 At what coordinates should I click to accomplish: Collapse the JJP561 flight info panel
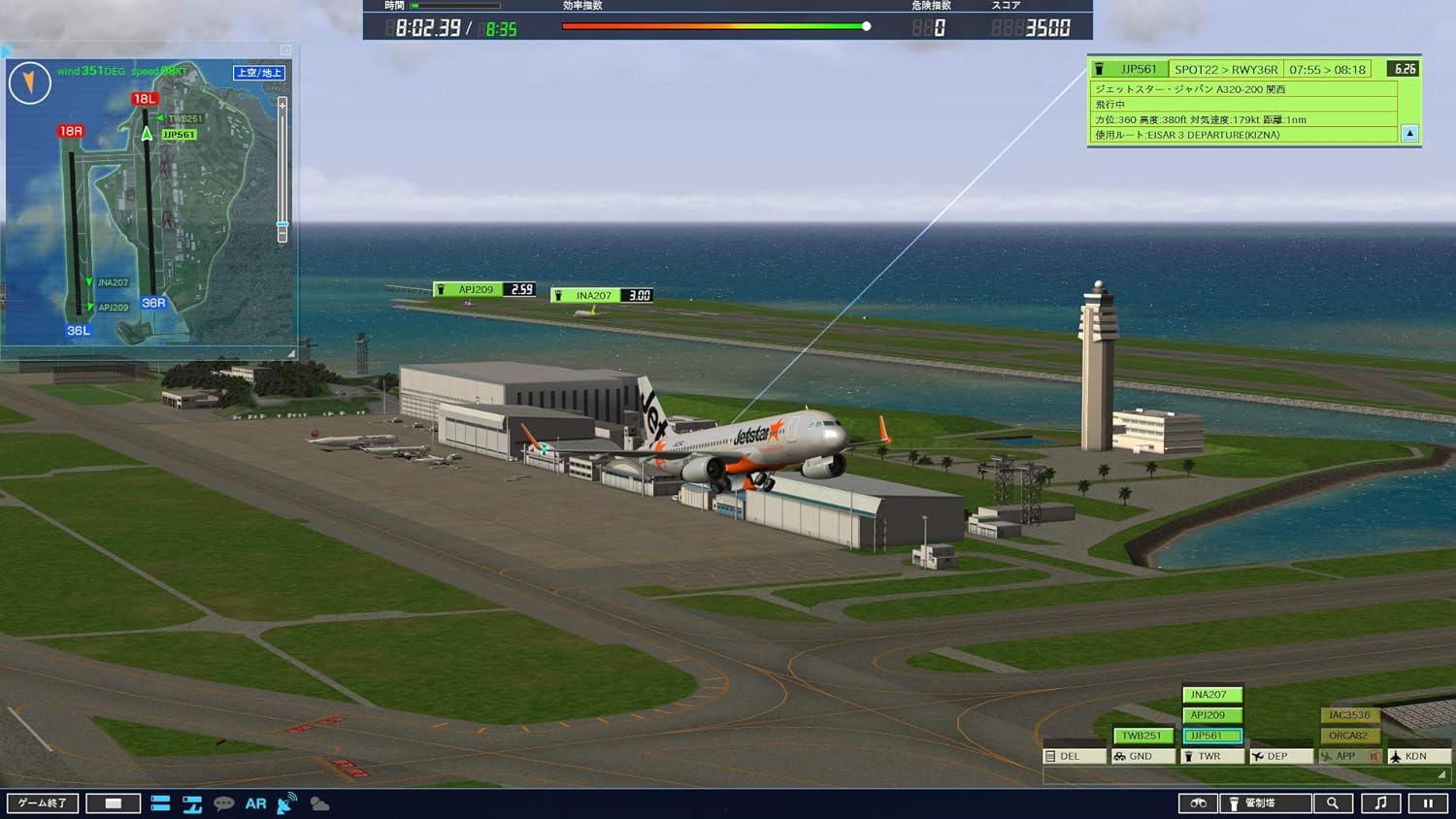coord(1409,133)
